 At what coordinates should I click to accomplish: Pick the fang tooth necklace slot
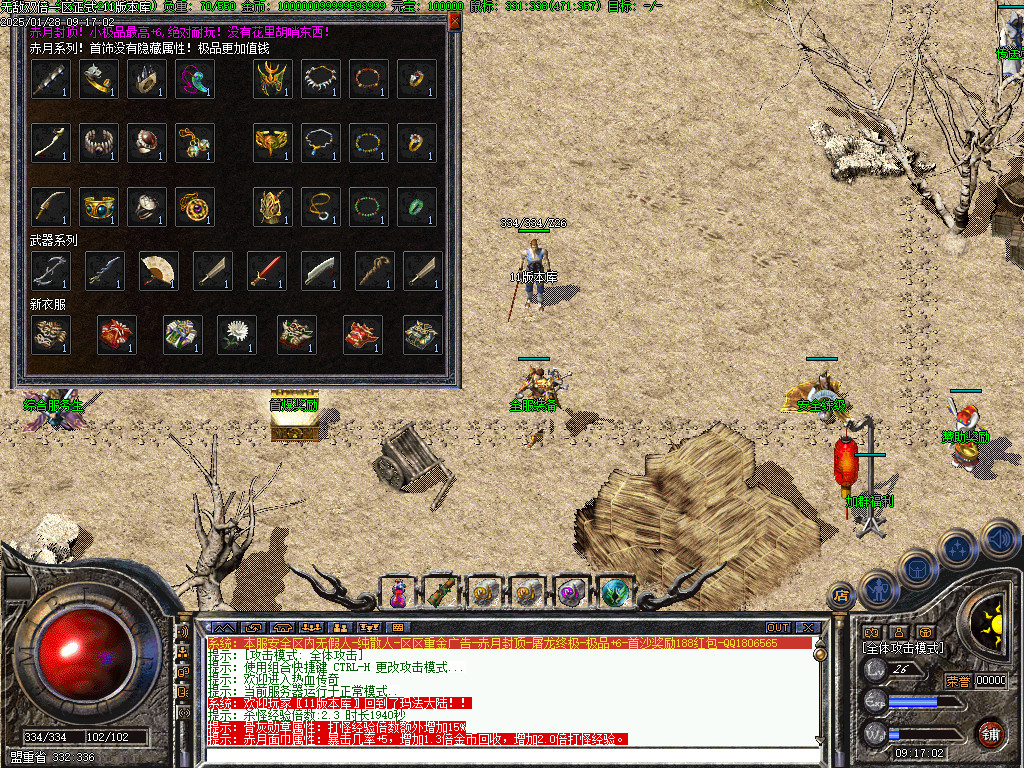click(x=320, y=79)
